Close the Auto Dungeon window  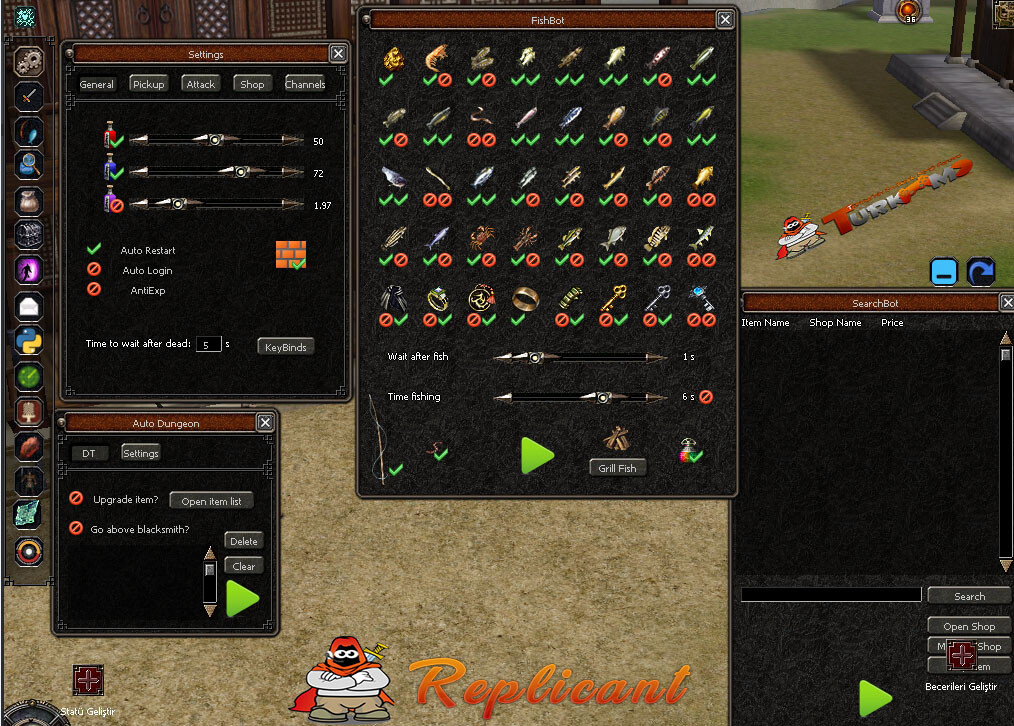(265, 423)
